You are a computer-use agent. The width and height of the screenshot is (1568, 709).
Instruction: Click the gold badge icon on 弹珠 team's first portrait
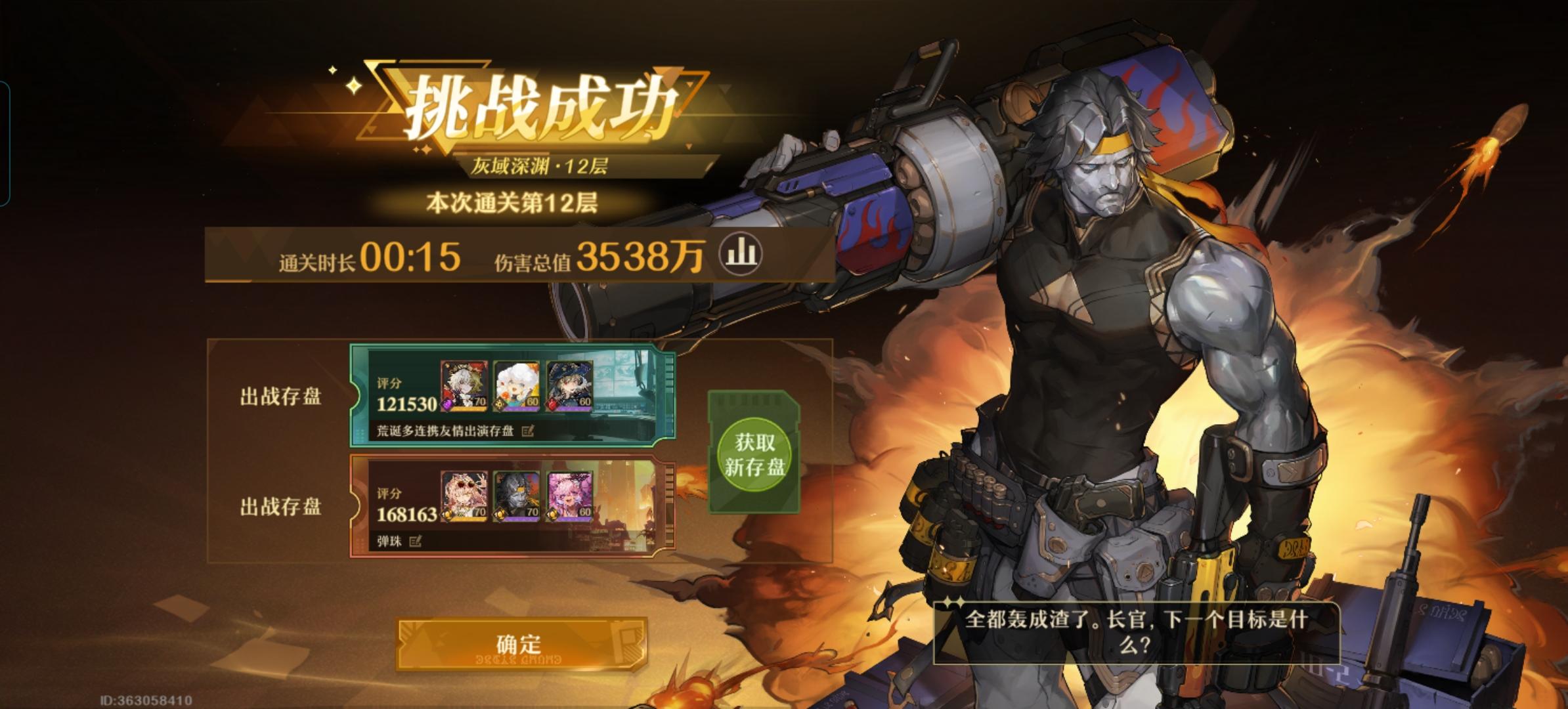448,514
